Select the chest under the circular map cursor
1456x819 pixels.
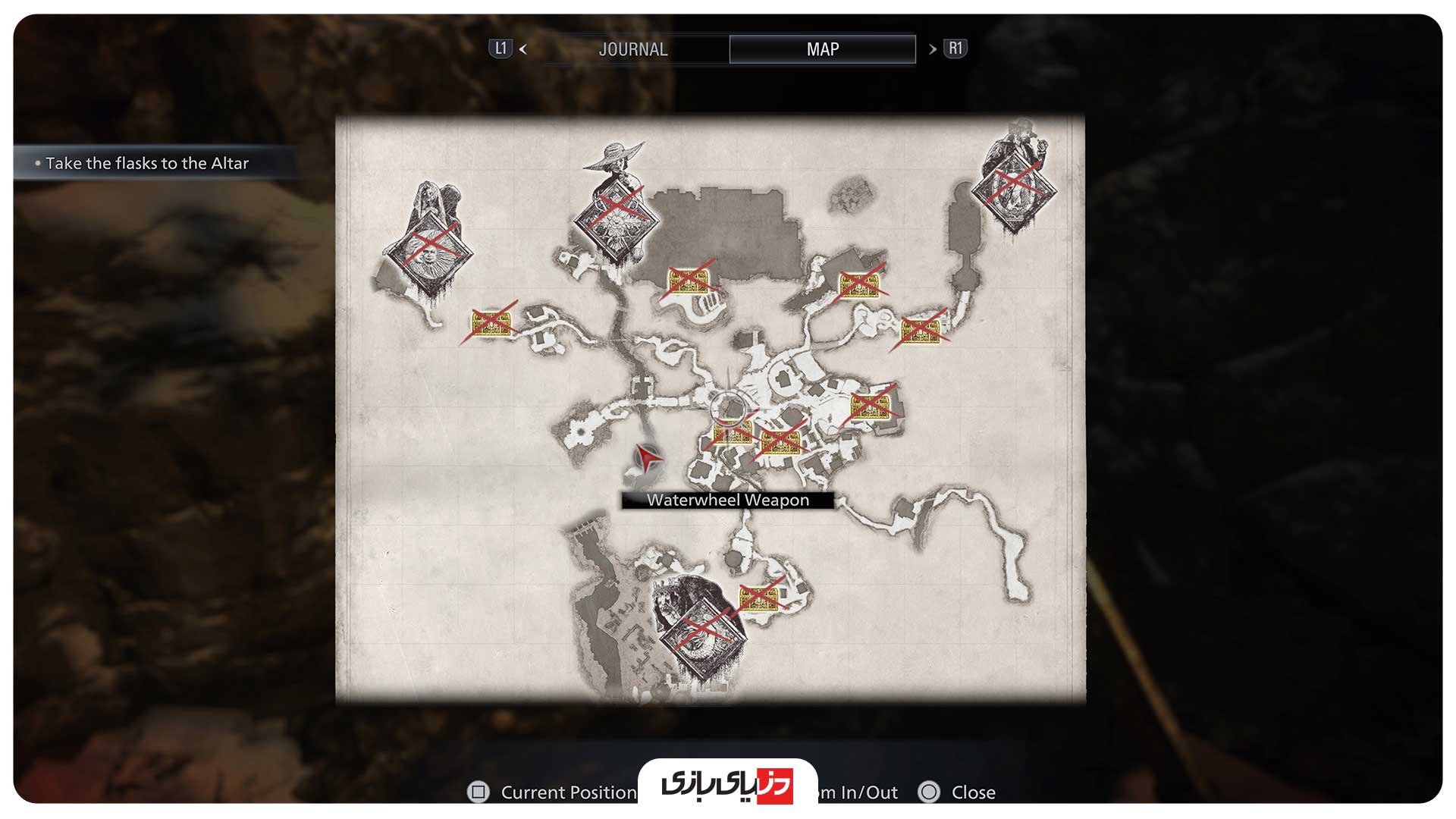coord(732,432)
